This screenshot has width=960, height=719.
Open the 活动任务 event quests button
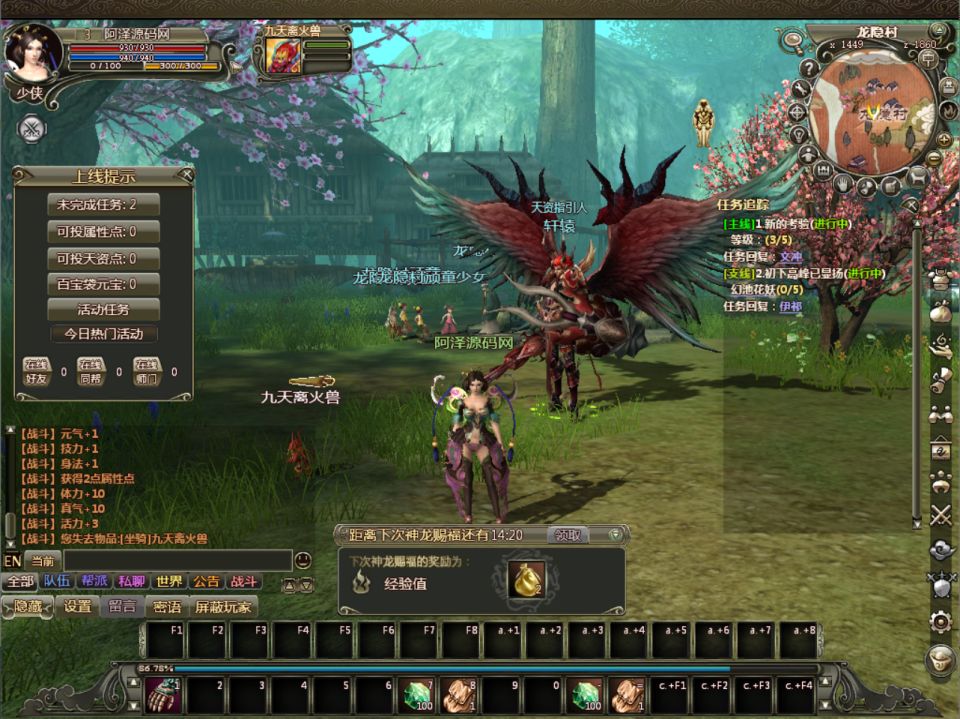104,309
